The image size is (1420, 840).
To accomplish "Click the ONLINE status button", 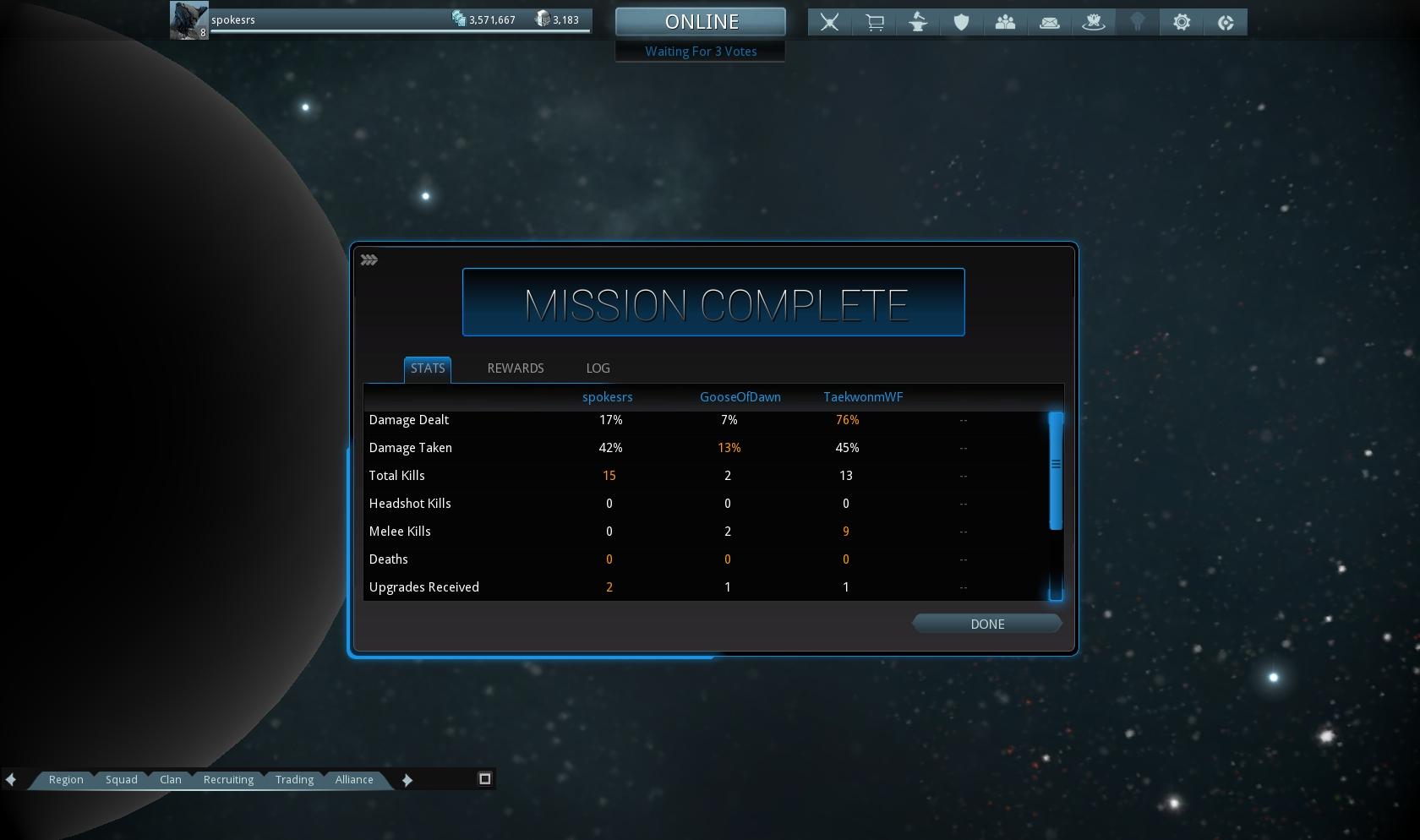I will [x=701, y=22].
